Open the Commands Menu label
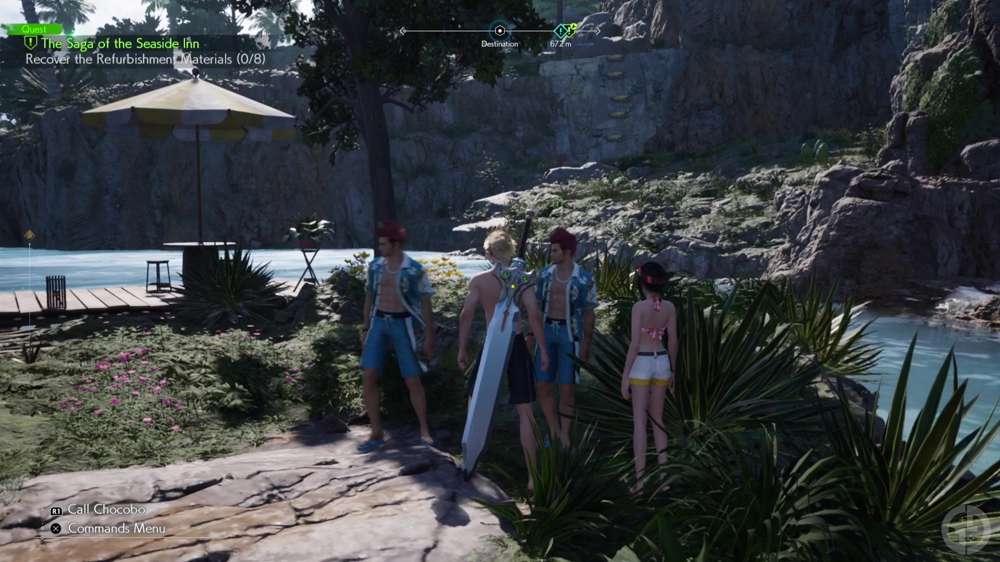This screenshot has height=562, width=1000. pyautogui.click(x=116, y=528)
